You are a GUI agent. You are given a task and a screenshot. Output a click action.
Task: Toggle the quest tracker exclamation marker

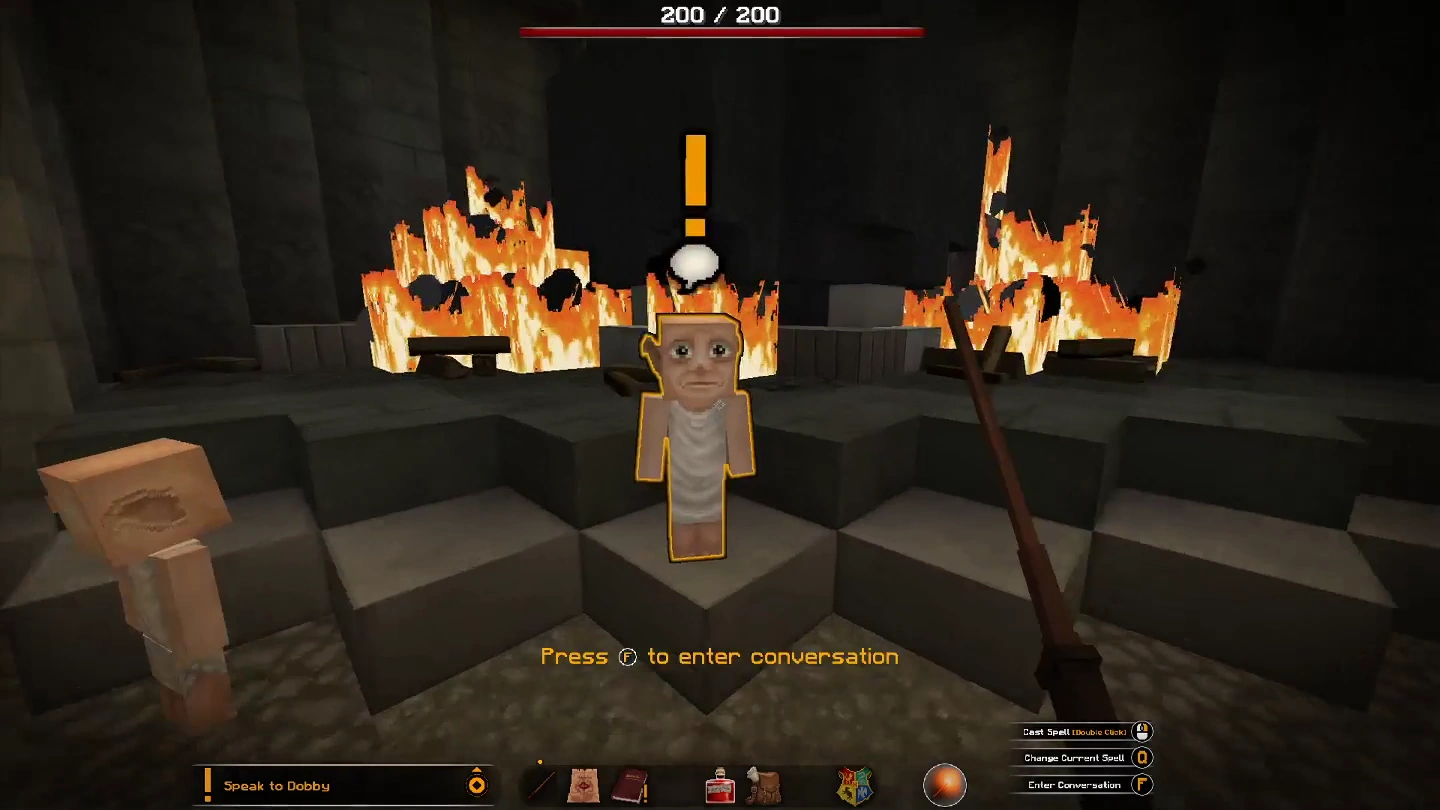(206, 785)
